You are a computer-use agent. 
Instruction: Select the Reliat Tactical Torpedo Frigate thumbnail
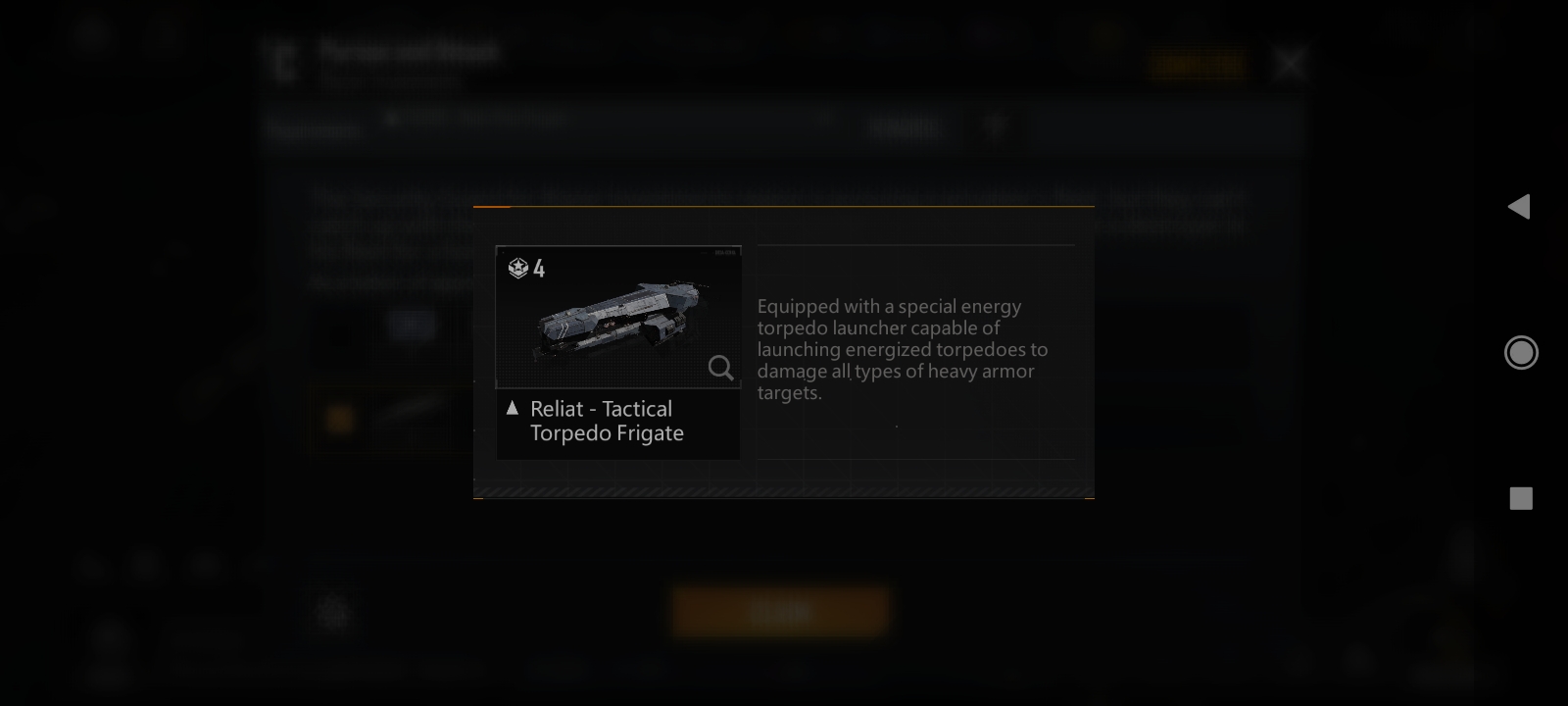[x=617, y=317]
